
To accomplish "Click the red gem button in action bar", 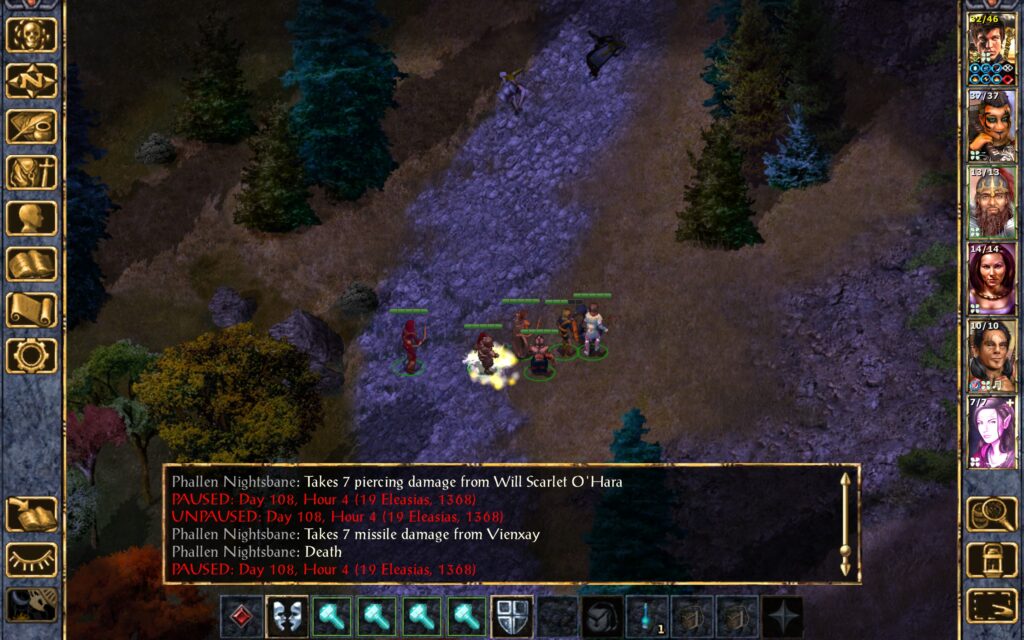I will click(x=241, y=616).
